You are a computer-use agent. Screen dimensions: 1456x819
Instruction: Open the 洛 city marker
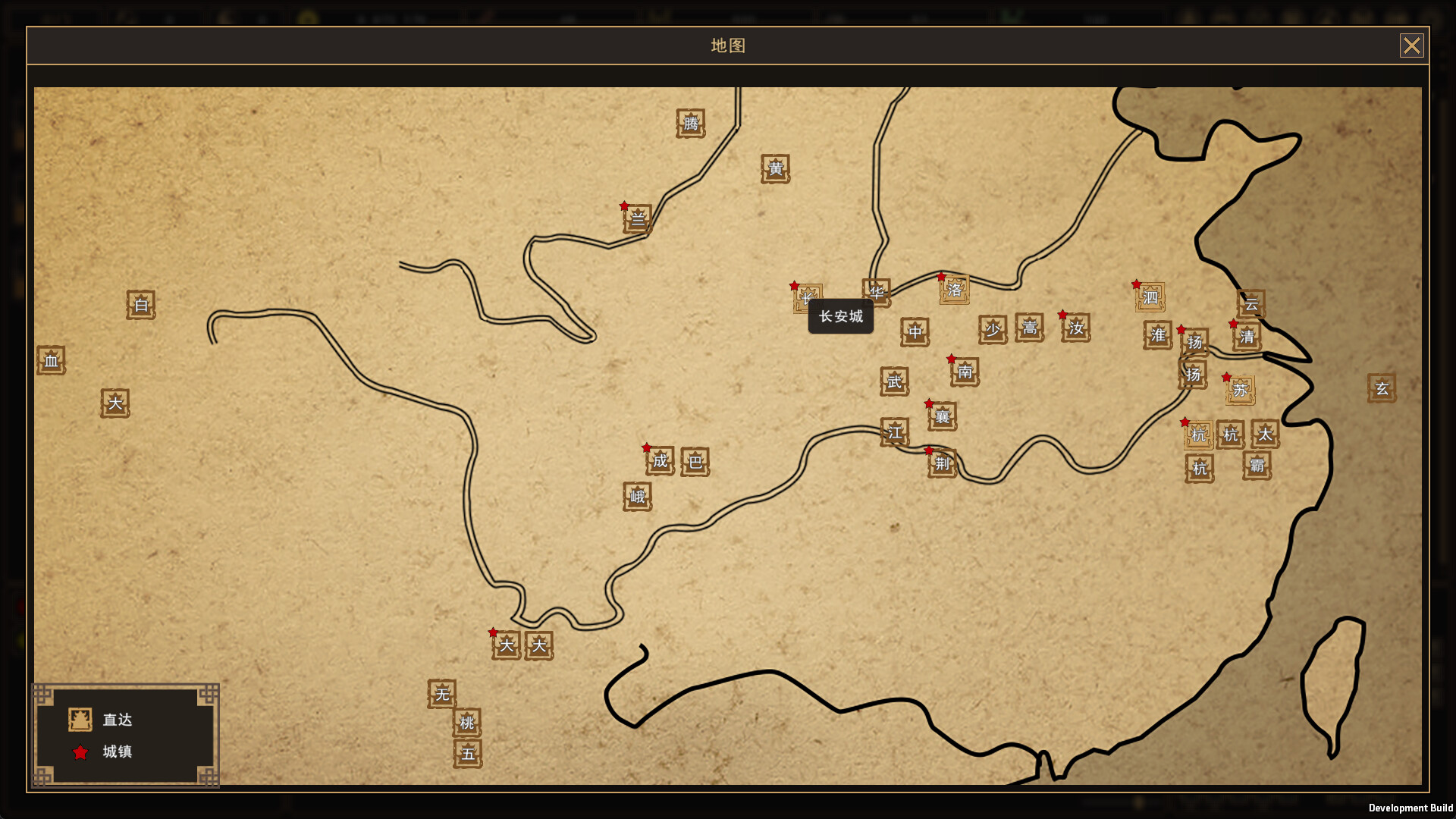coord(953,290)
